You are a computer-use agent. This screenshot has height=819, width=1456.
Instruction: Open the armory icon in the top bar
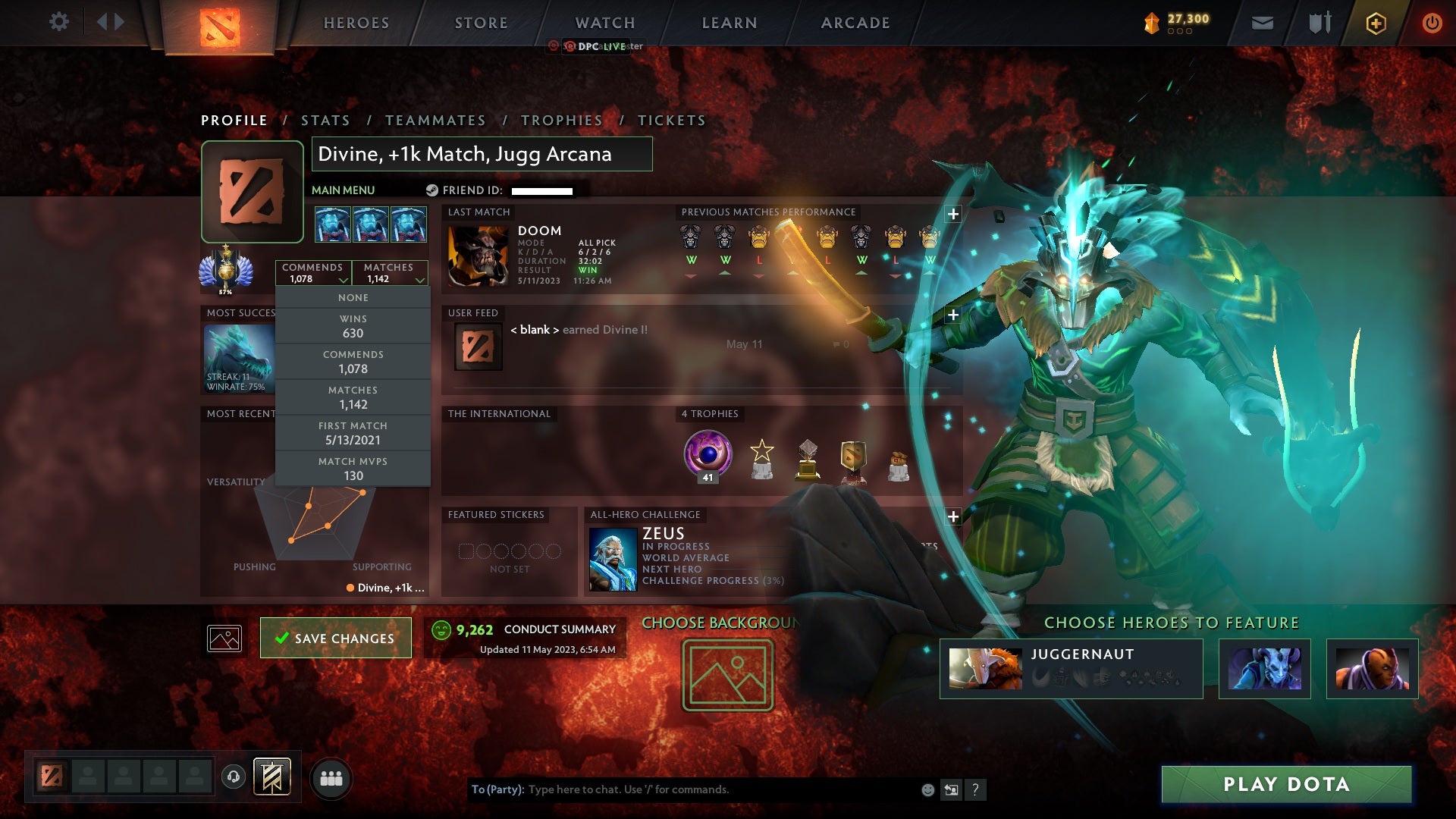tap(1319, 22)
